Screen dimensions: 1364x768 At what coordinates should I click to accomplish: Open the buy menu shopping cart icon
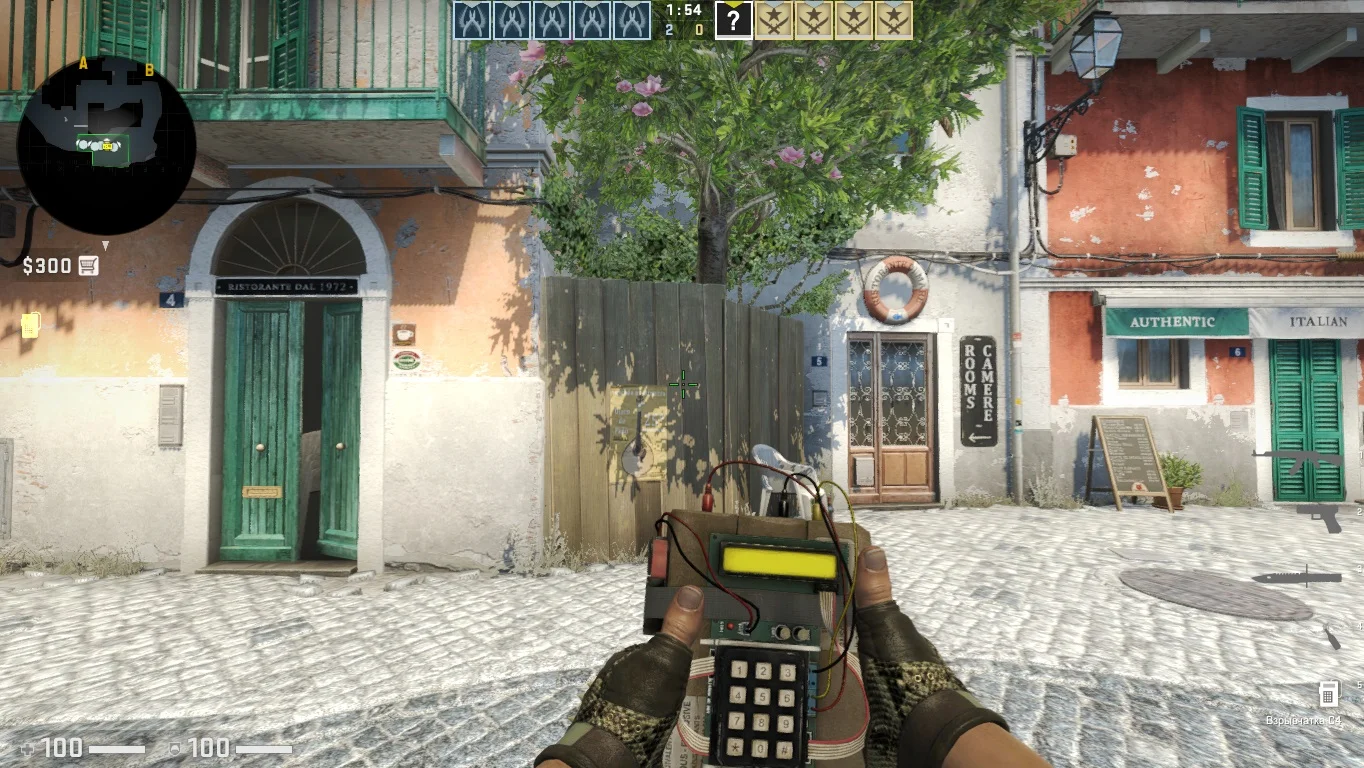(89, 265)
